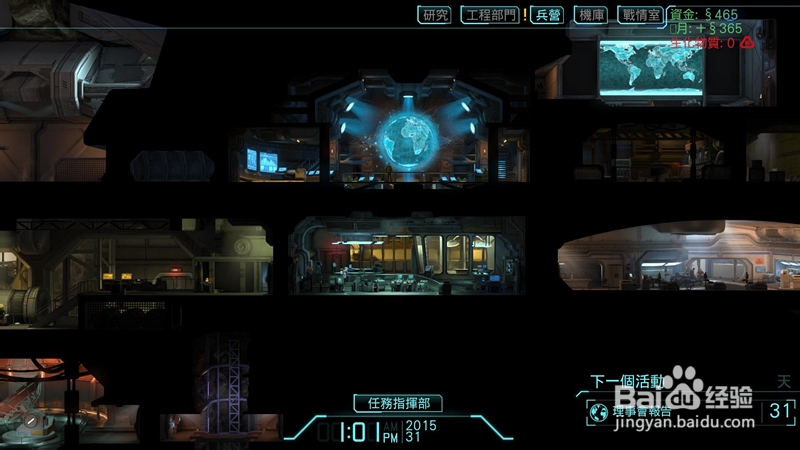Open the 研究 (Research) lab tab
800x450 pixels.
tap(435, 15)
